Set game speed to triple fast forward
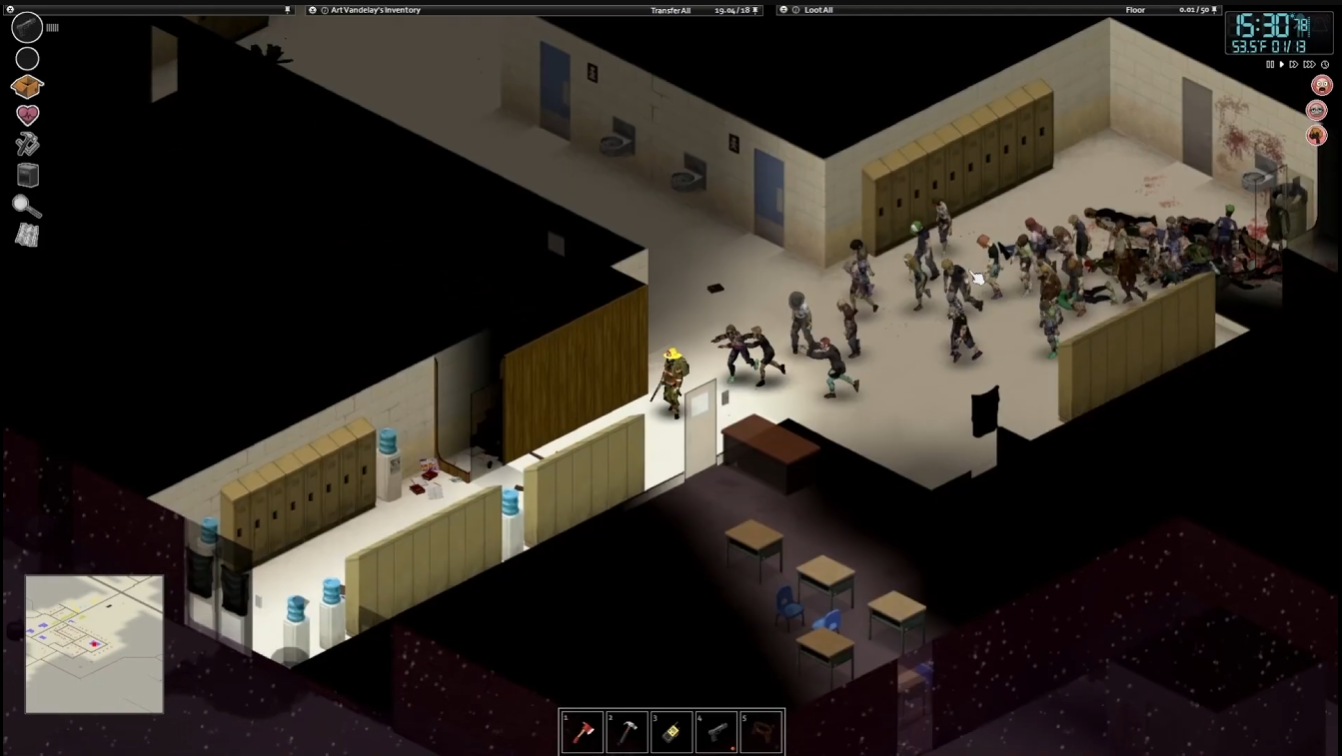 click(1309, 65)
